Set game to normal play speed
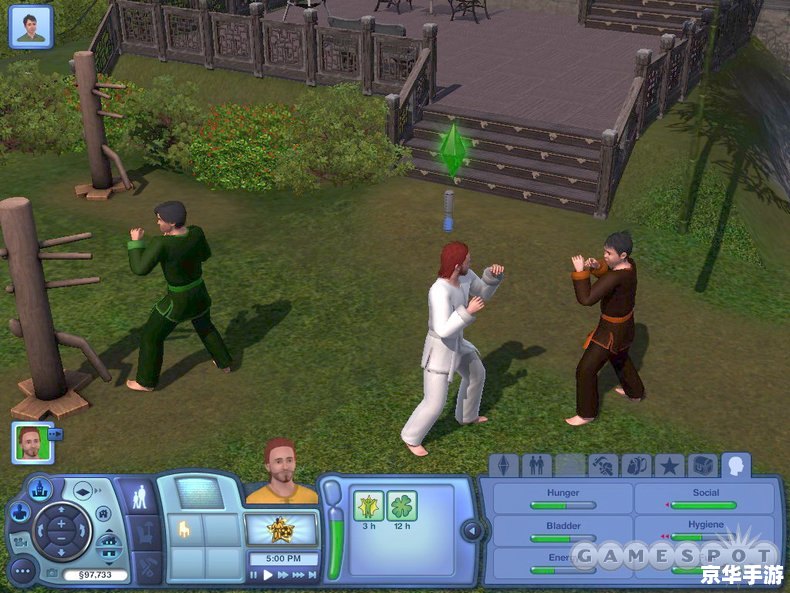790x593 pixels. (268, 575)
